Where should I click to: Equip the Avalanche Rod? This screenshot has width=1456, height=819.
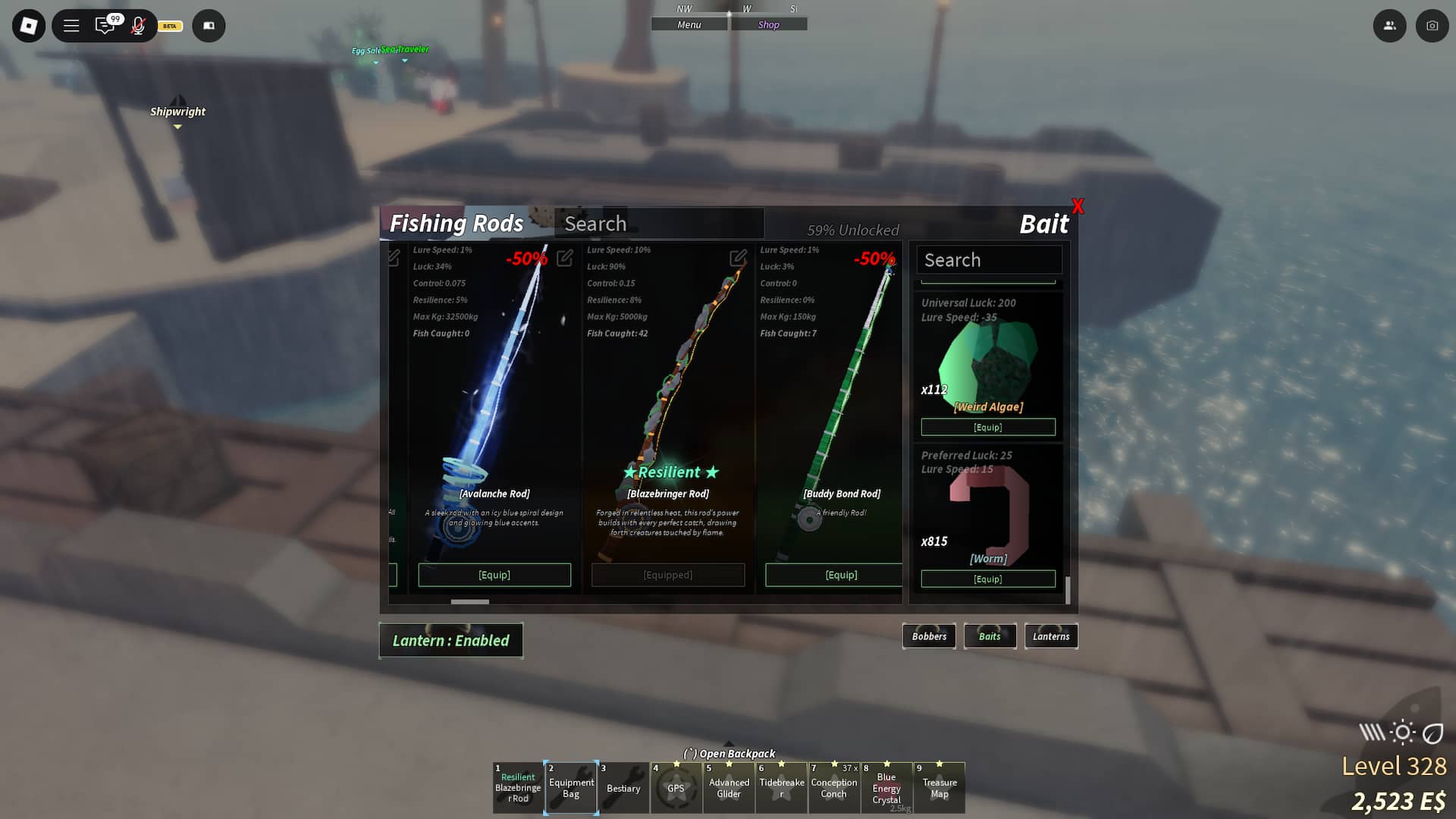[494, 575]
